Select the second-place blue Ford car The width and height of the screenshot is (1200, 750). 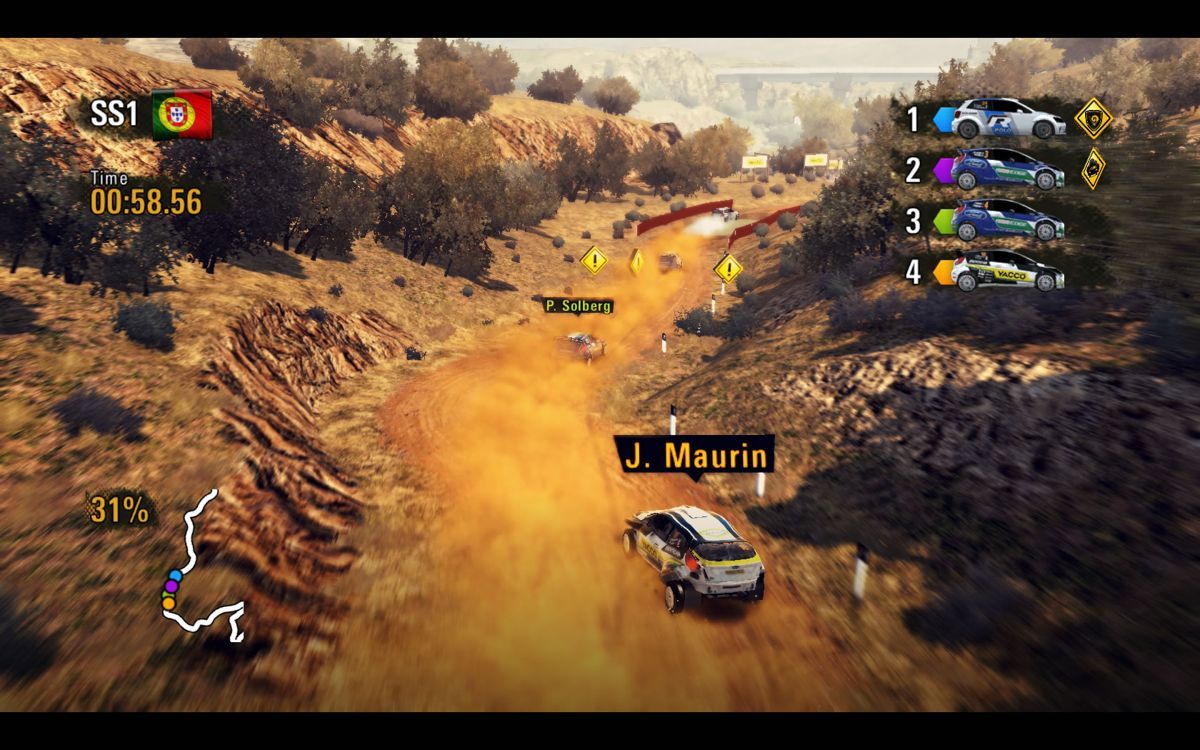[1008, 170]
